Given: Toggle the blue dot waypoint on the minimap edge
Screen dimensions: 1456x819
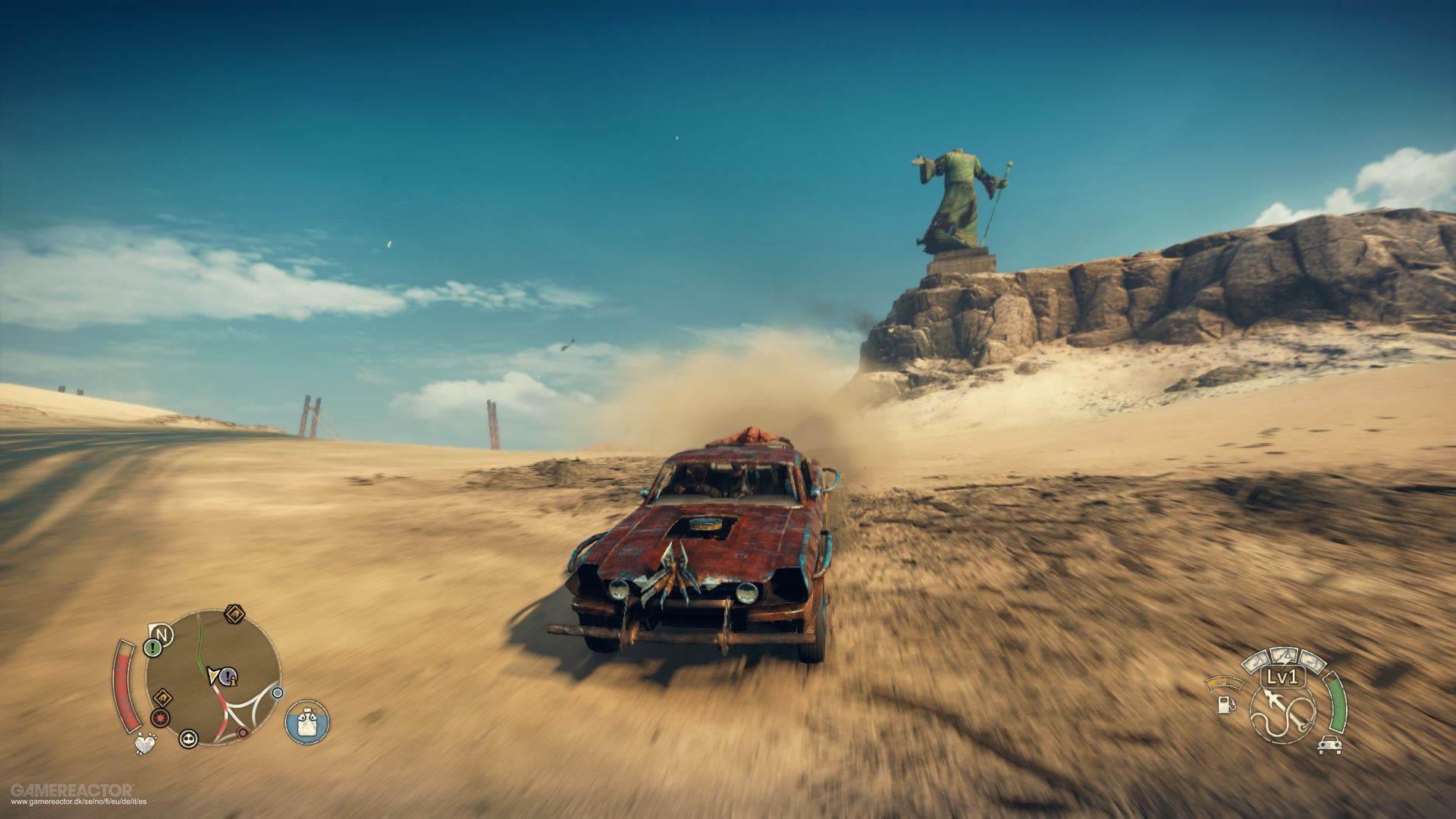Looking at the screenshot, I should click(277, 693).
